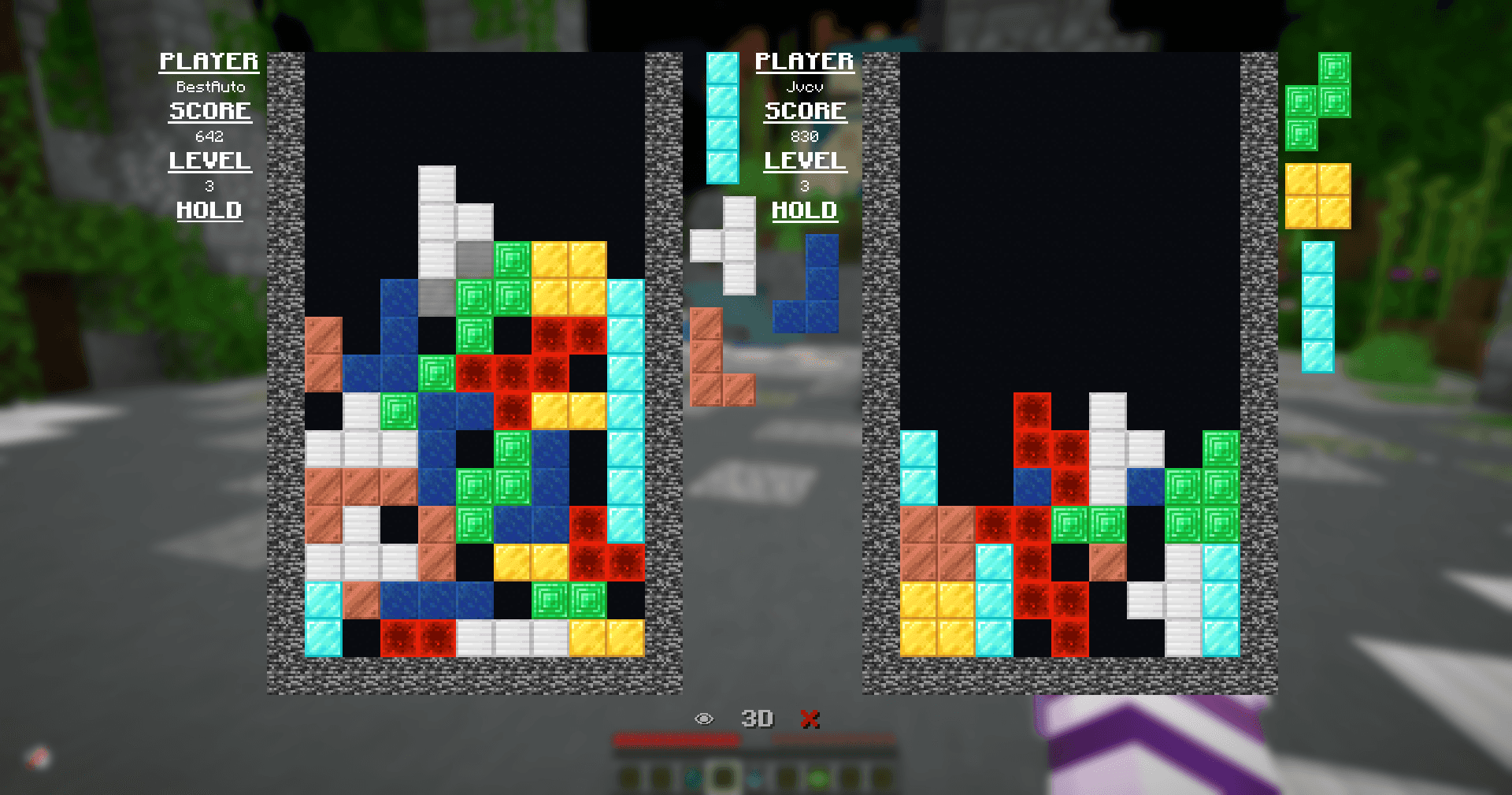Click BestAuto's red boss health bar

677,740
